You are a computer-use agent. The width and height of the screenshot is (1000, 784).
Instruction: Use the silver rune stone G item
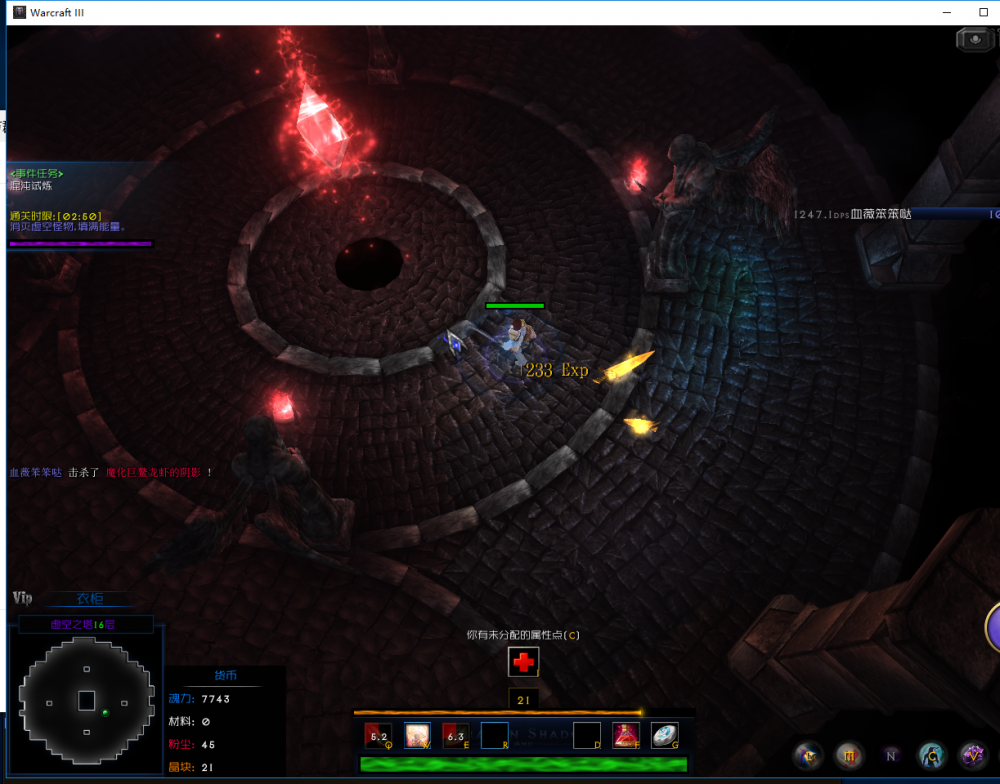tap(665, 736)
